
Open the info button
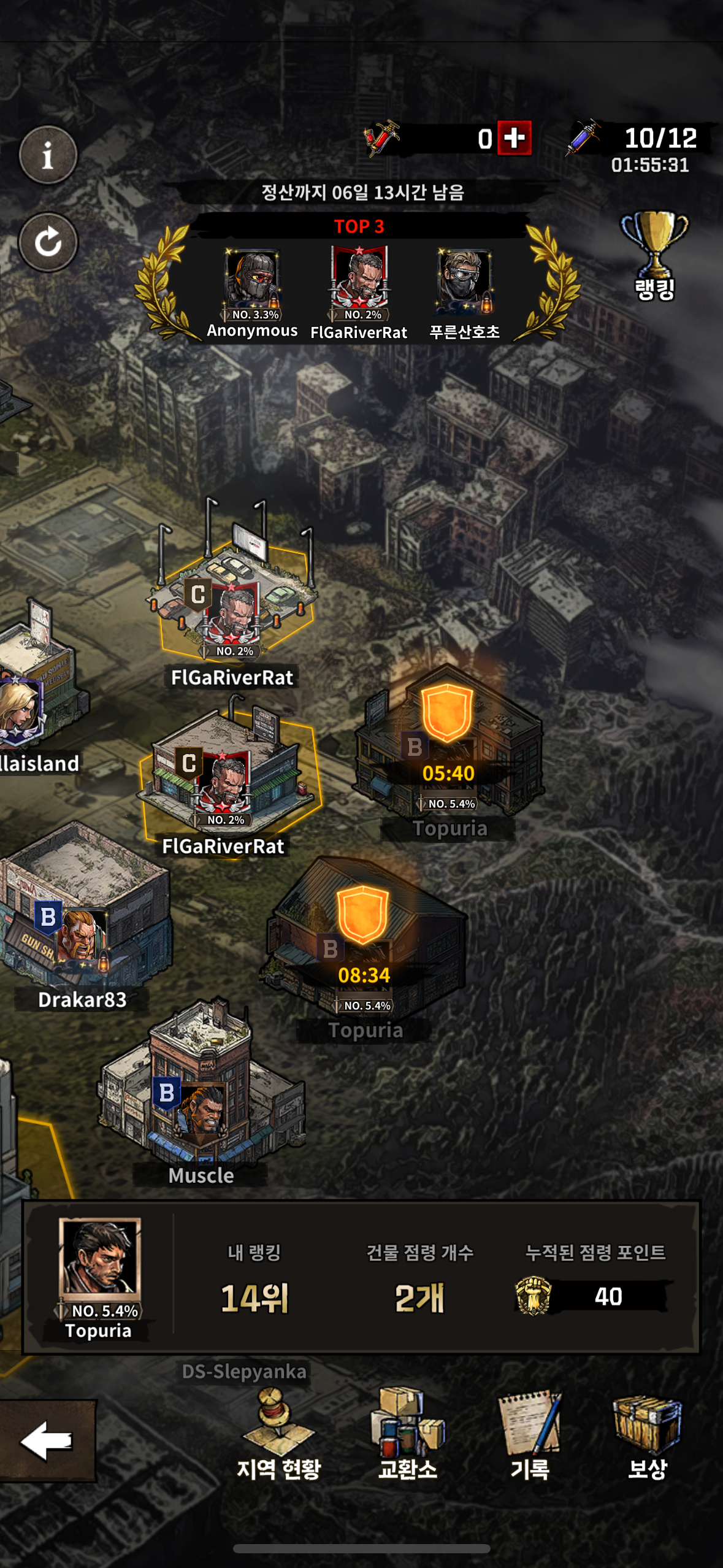48,155
